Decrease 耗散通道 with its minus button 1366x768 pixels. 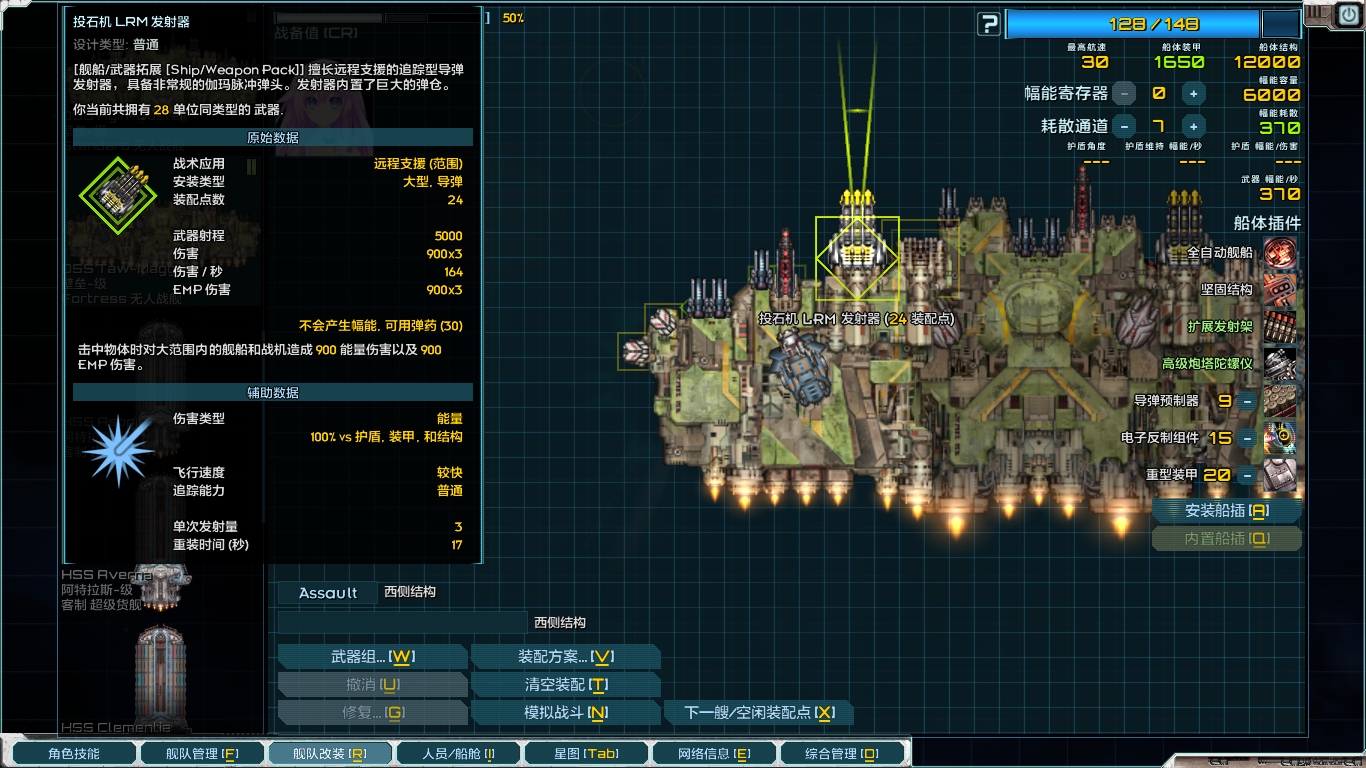pyautogui.click(x=1126, y=126)
